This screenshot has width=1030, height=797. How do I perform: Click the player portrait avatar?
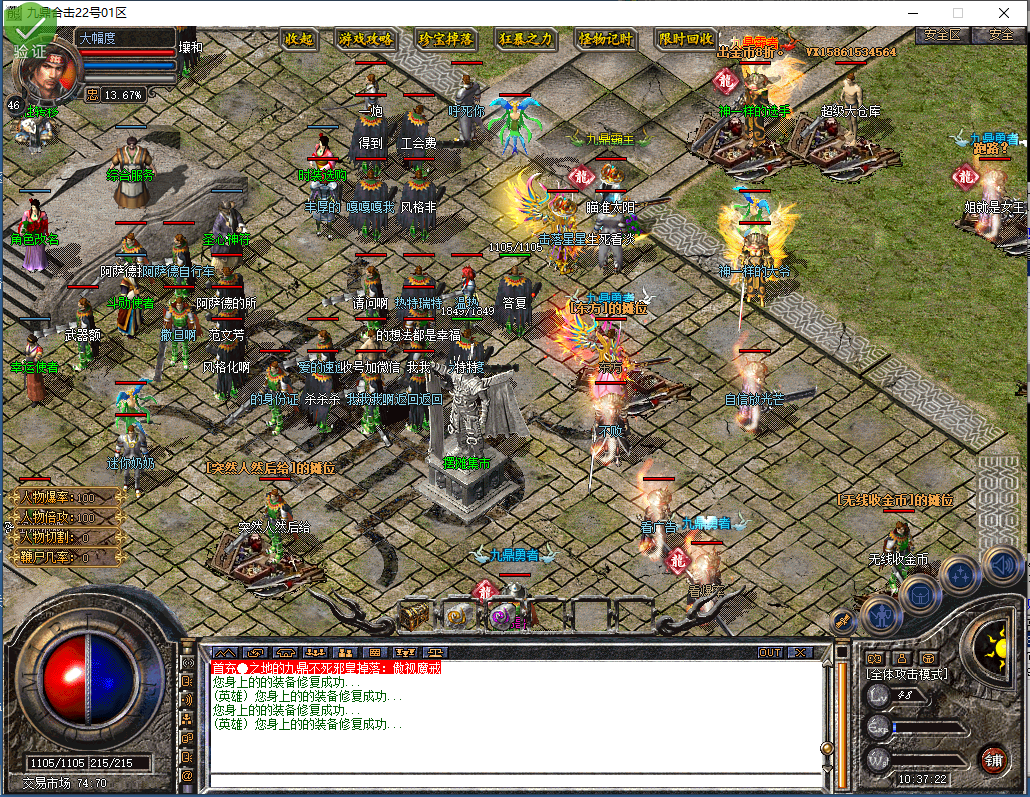pyautogui.click(x=46, y=70)
